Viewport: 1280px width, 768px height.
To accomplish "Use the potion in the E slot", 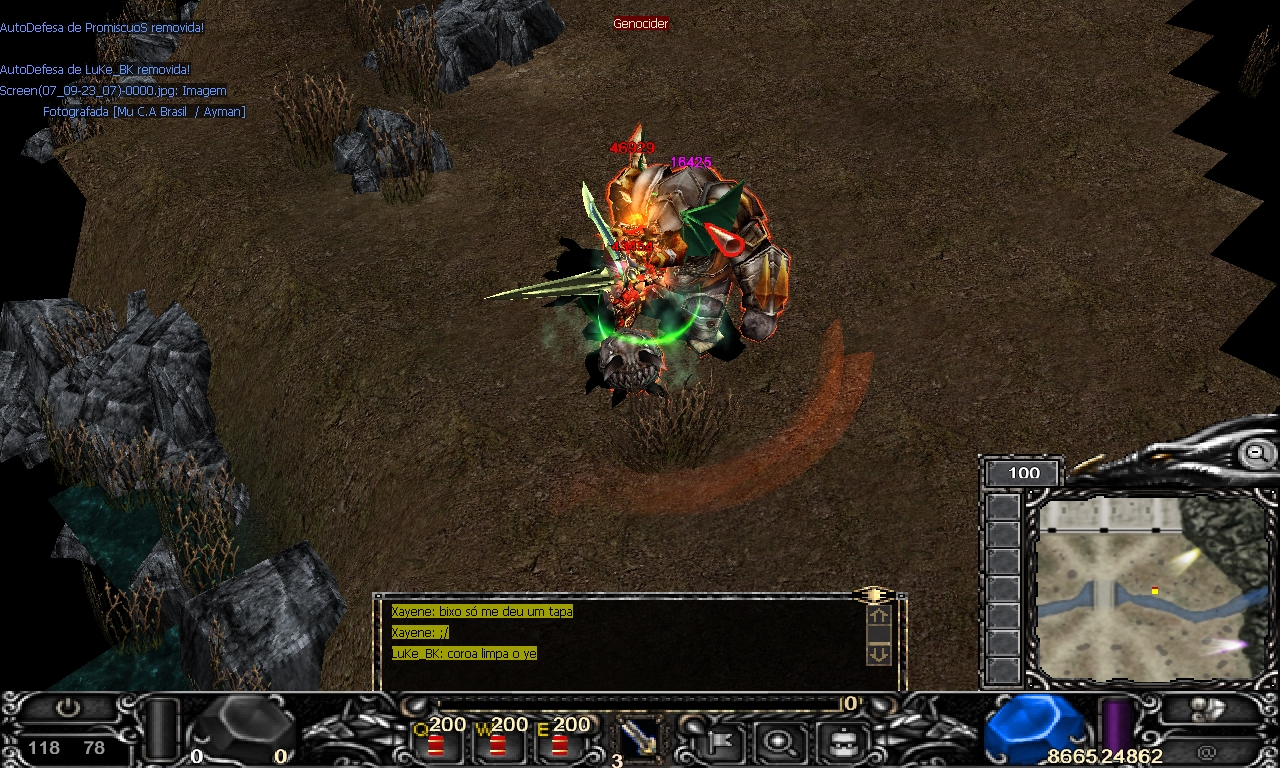I will [559, 744].
